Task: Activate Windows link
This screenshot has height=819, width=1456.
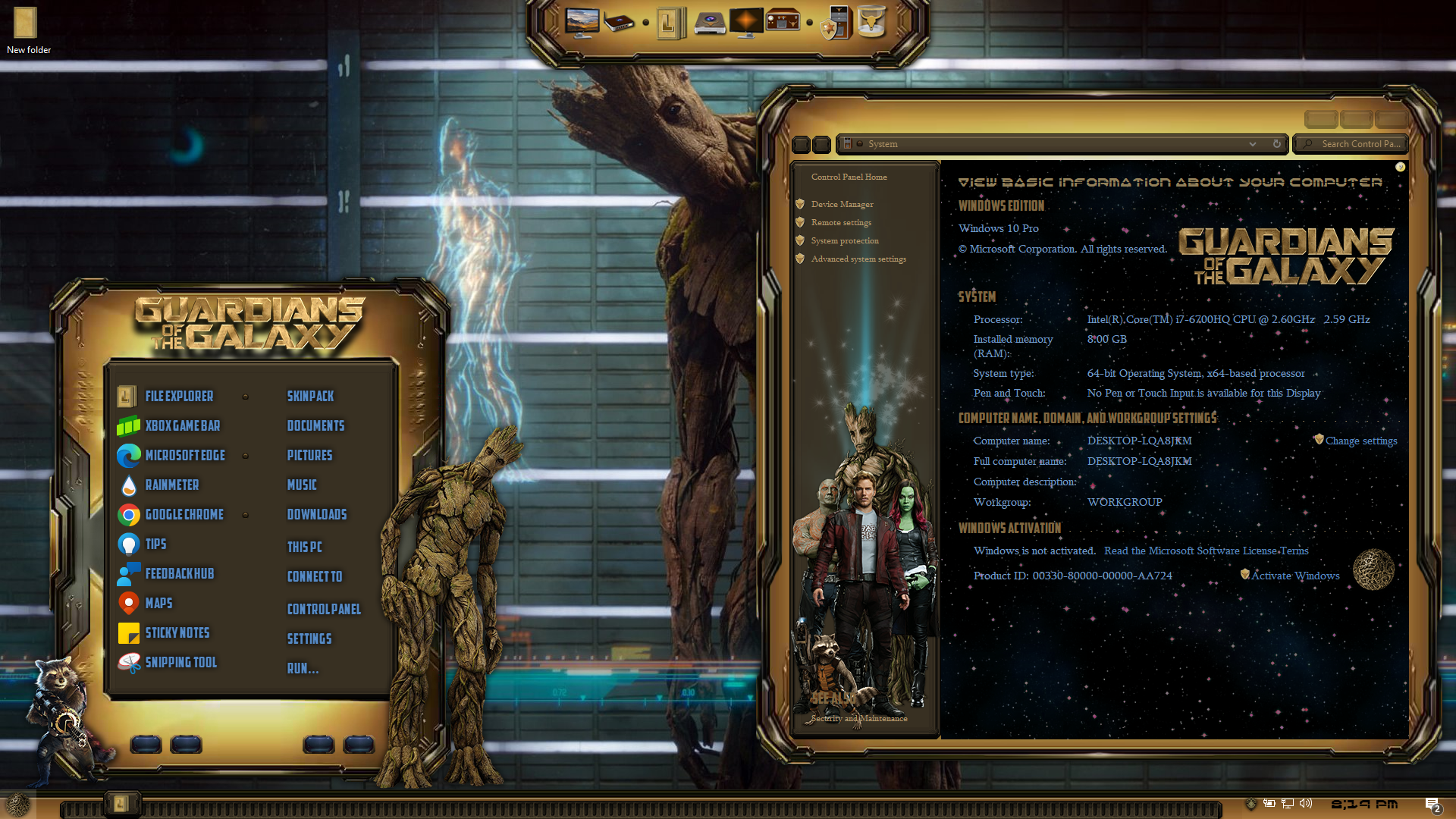Action: (1294, 576)
